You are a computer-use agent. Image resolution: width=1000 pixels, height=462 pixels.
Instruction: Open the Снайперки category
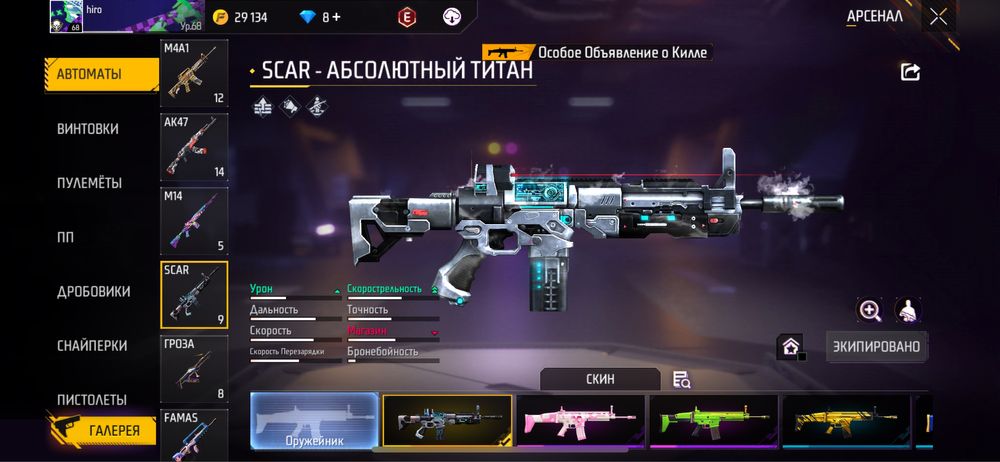(x=92, y=345)
